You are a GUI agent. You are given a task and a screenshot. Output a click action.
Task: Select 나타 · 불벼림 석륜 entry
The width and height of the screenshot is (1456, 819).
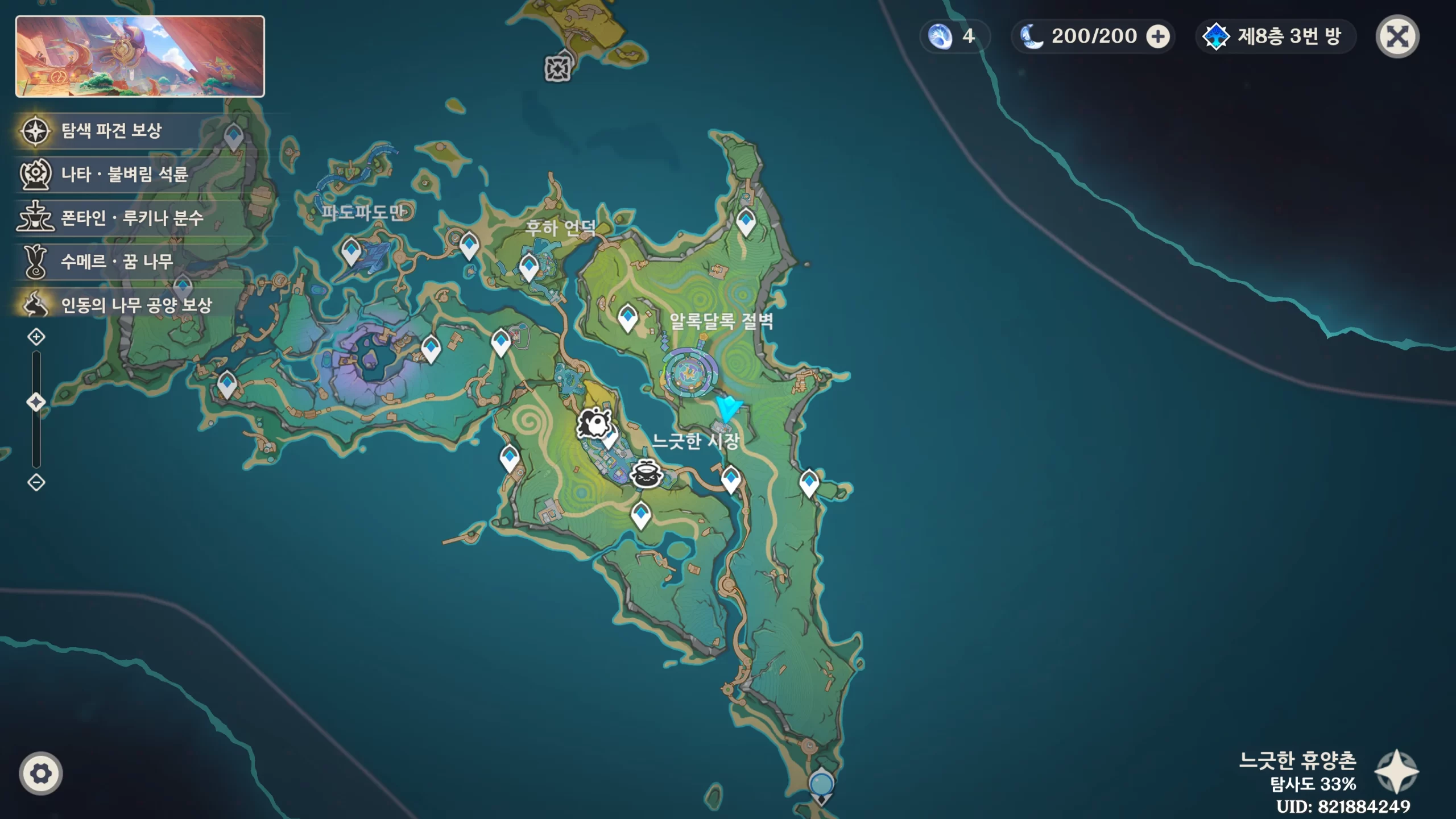124,174
